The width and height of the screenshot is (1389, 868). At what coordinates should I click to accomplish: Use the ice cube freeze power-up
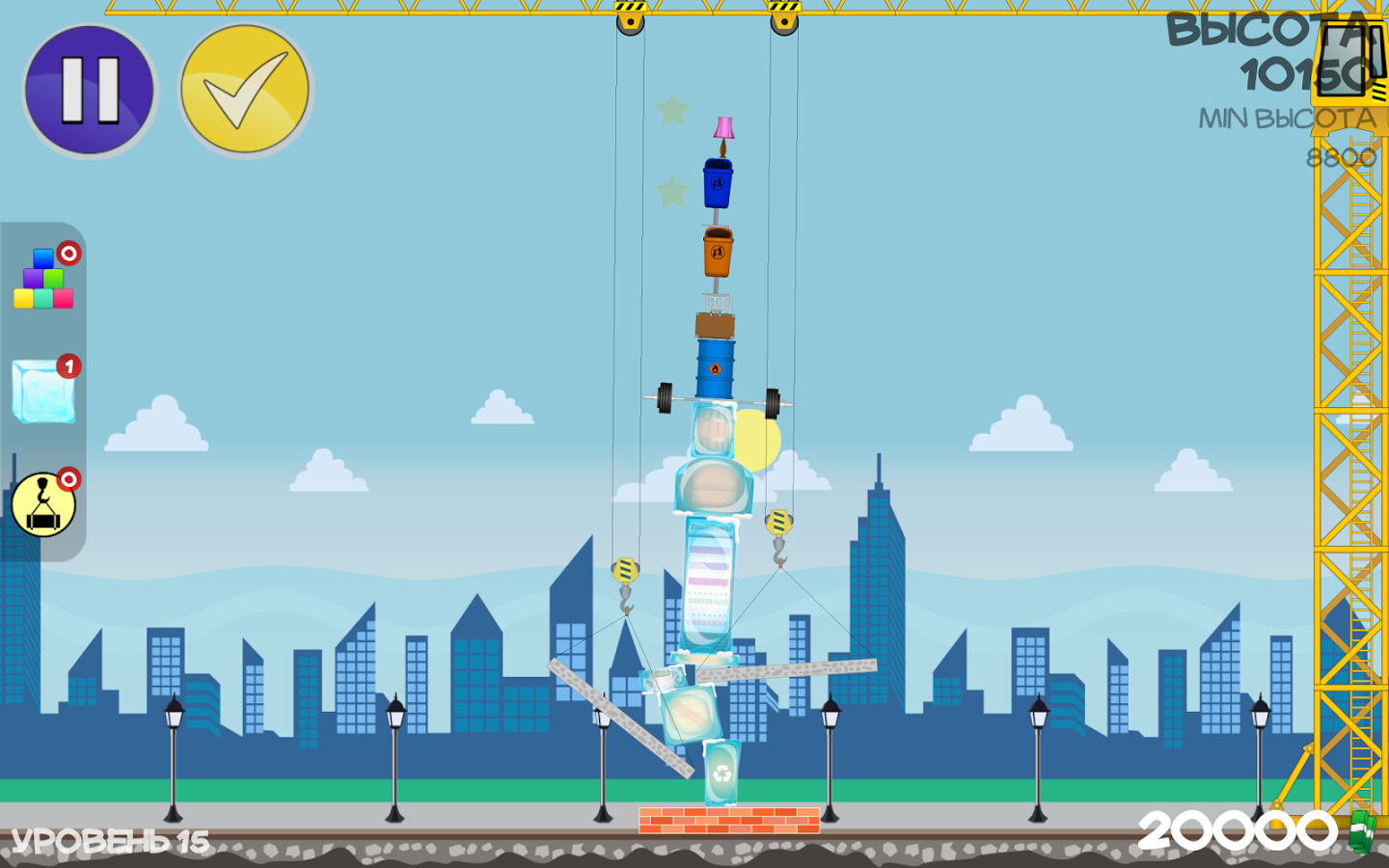click(x=43, y=392)
